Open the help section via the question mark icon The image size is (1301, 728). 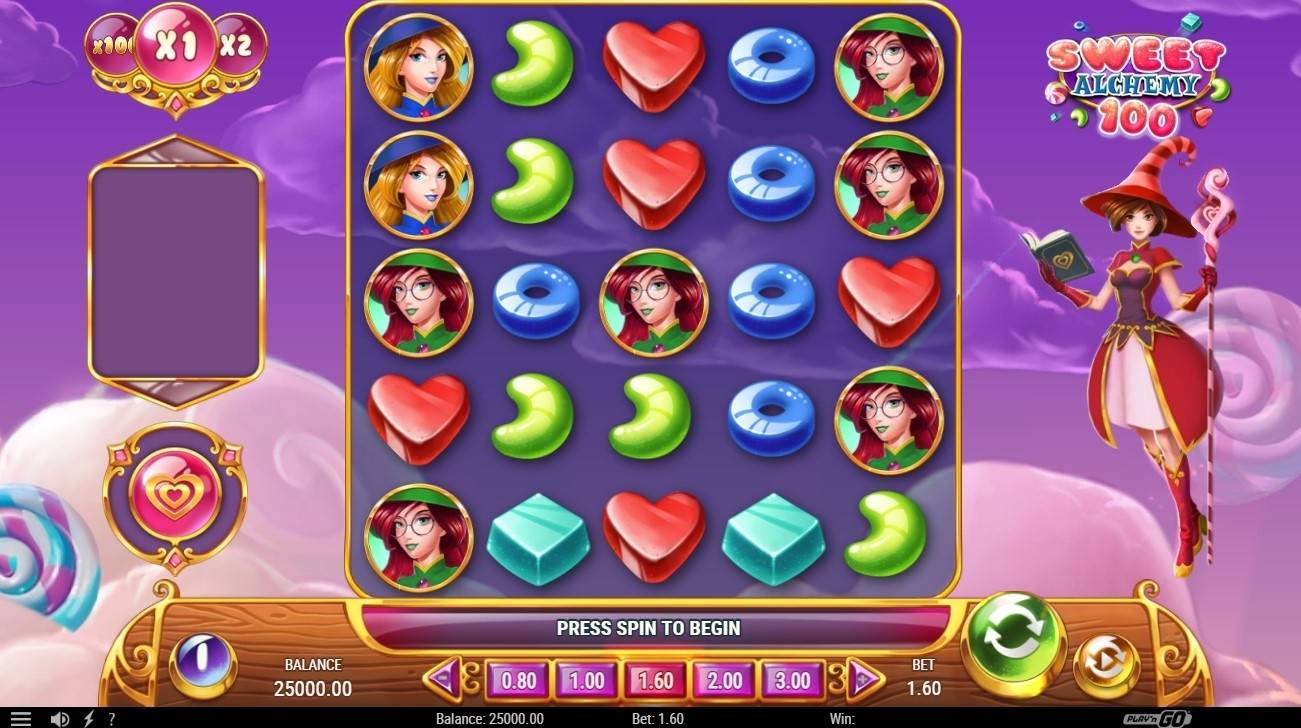[x=111, y=718]
